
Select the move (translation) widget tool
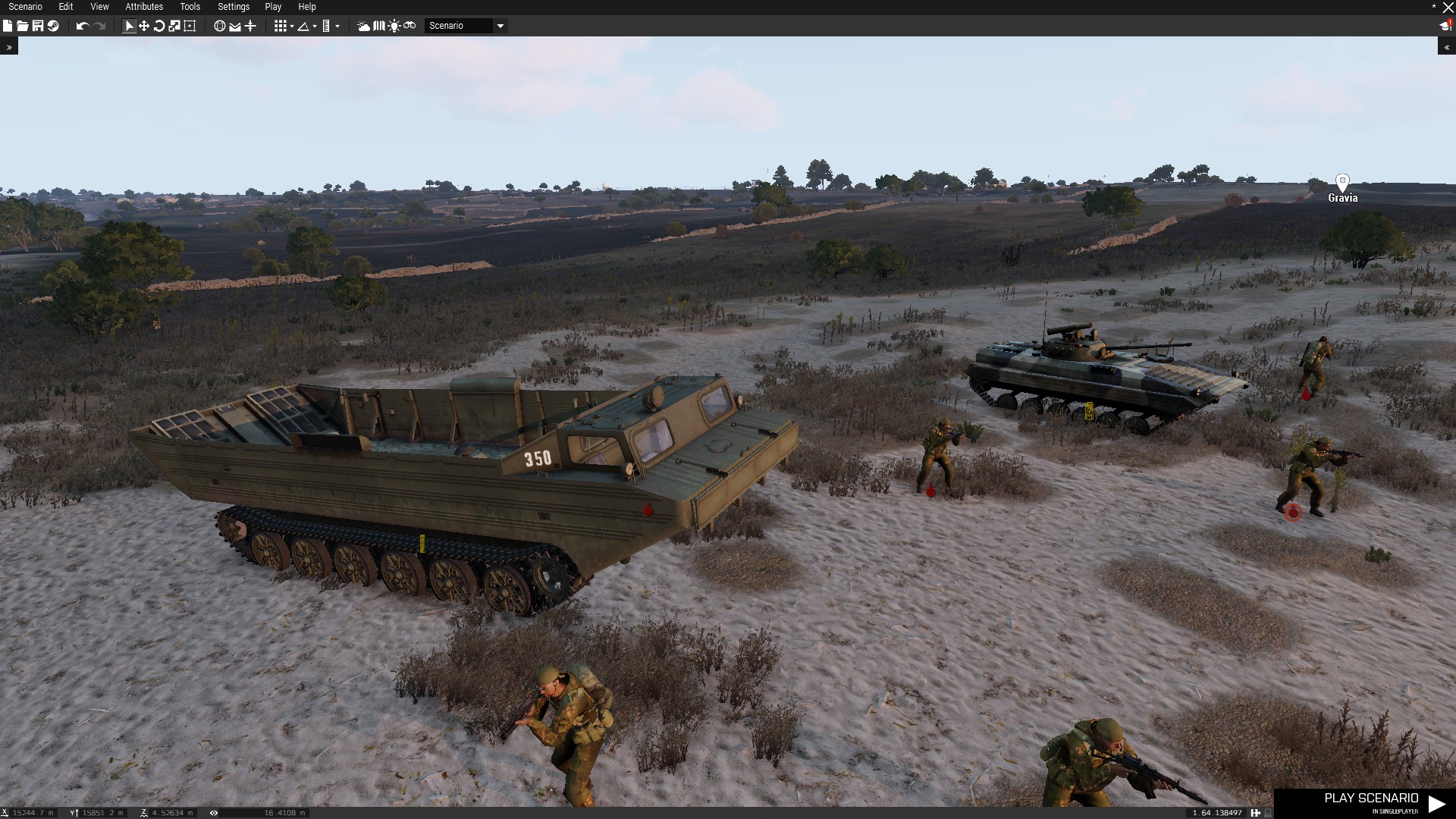[x=144, y=26]
